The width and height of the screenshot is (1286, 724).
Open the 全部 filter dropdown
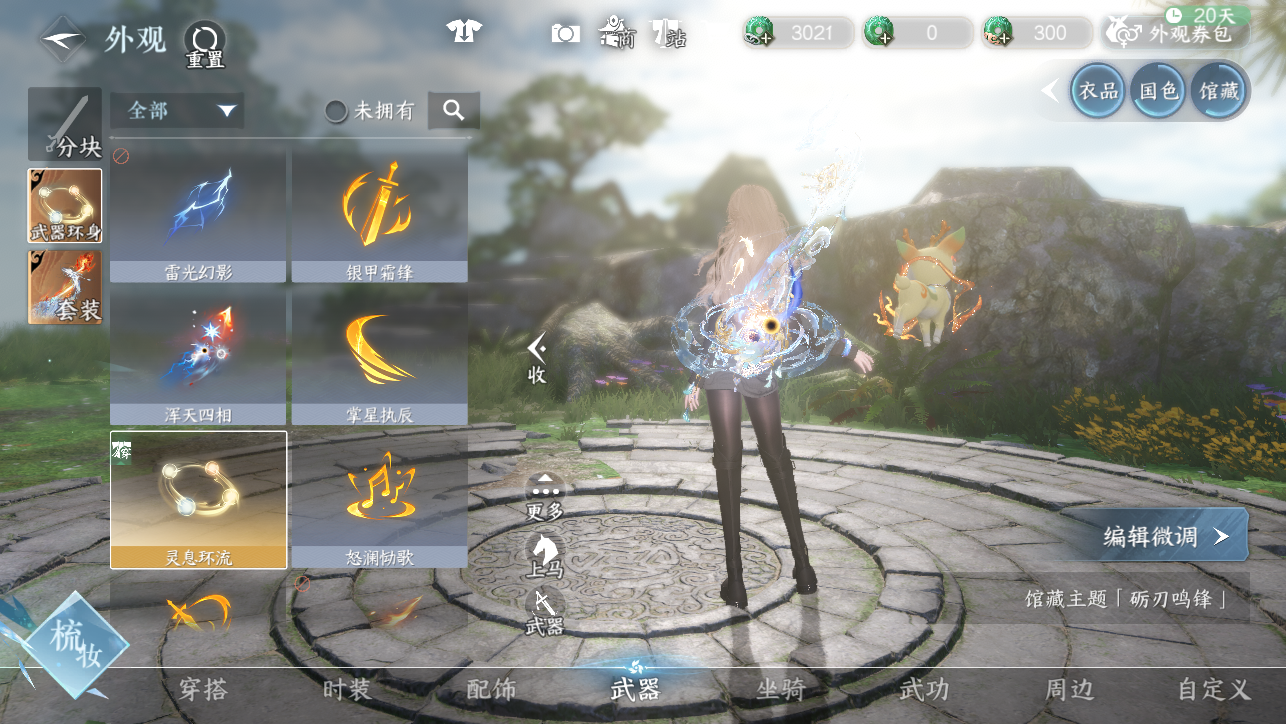click(178, 110)
